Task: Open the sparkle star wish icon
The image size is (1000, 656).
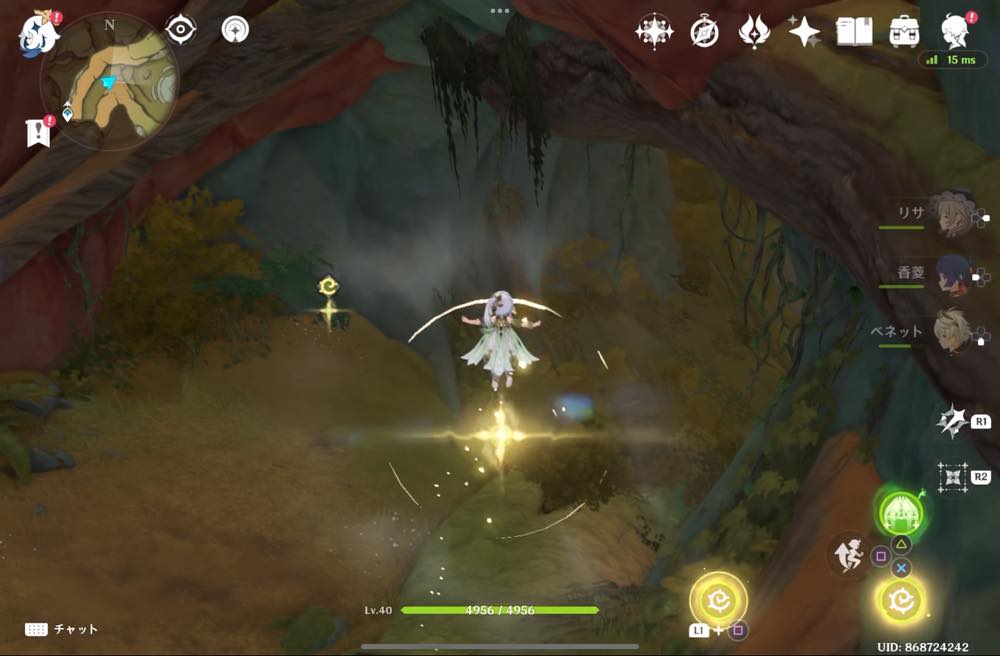Action: point(804,32)
